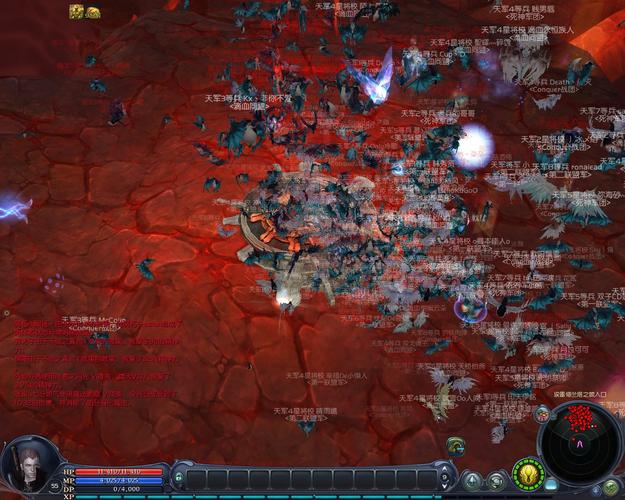Click the teal floating icon above hotbar
Viewport: 625px width, 500px height.
tap(455, 444)
